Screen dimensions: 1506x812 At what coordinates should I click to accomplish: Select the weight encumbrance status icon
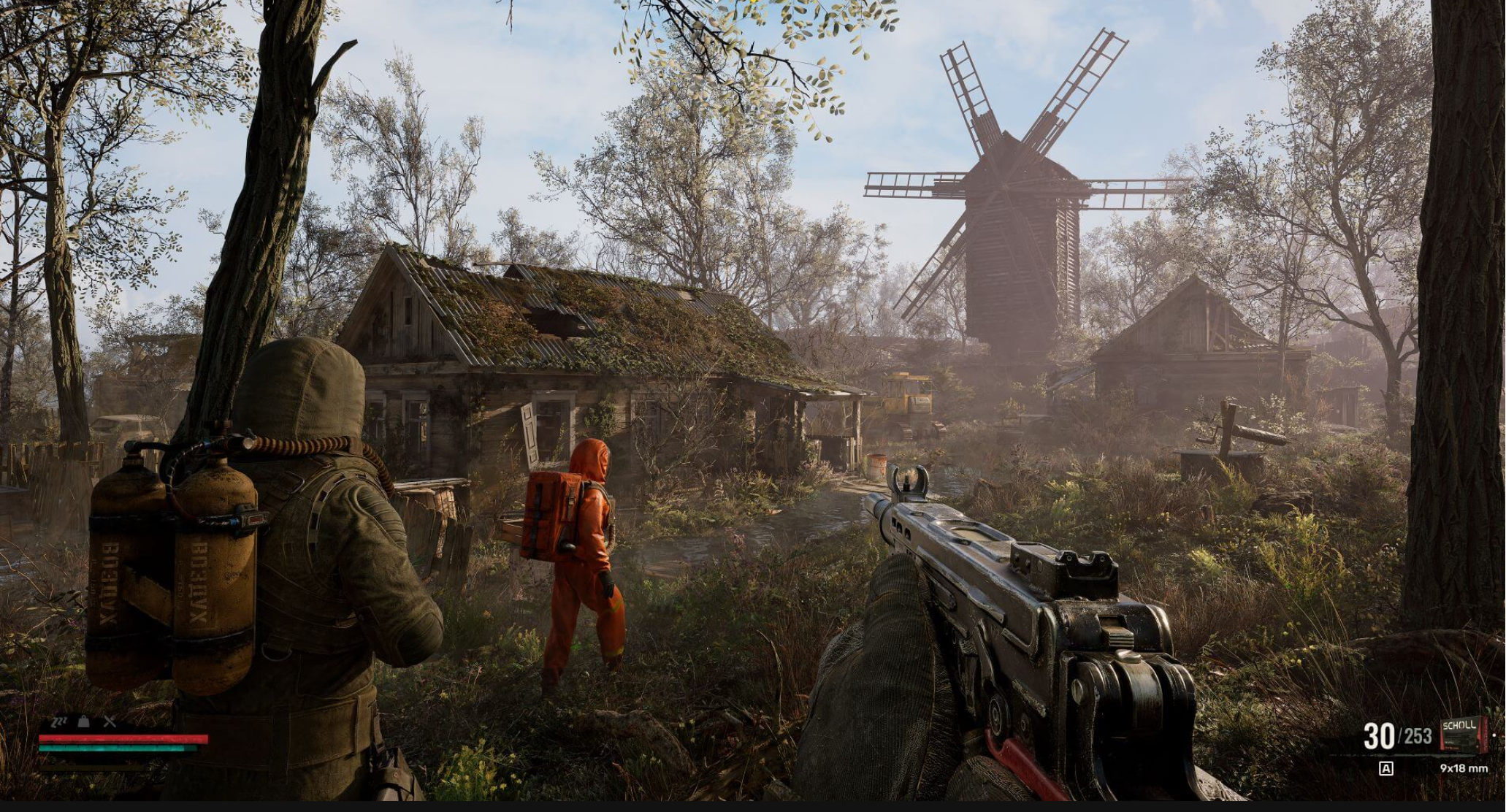84,722
